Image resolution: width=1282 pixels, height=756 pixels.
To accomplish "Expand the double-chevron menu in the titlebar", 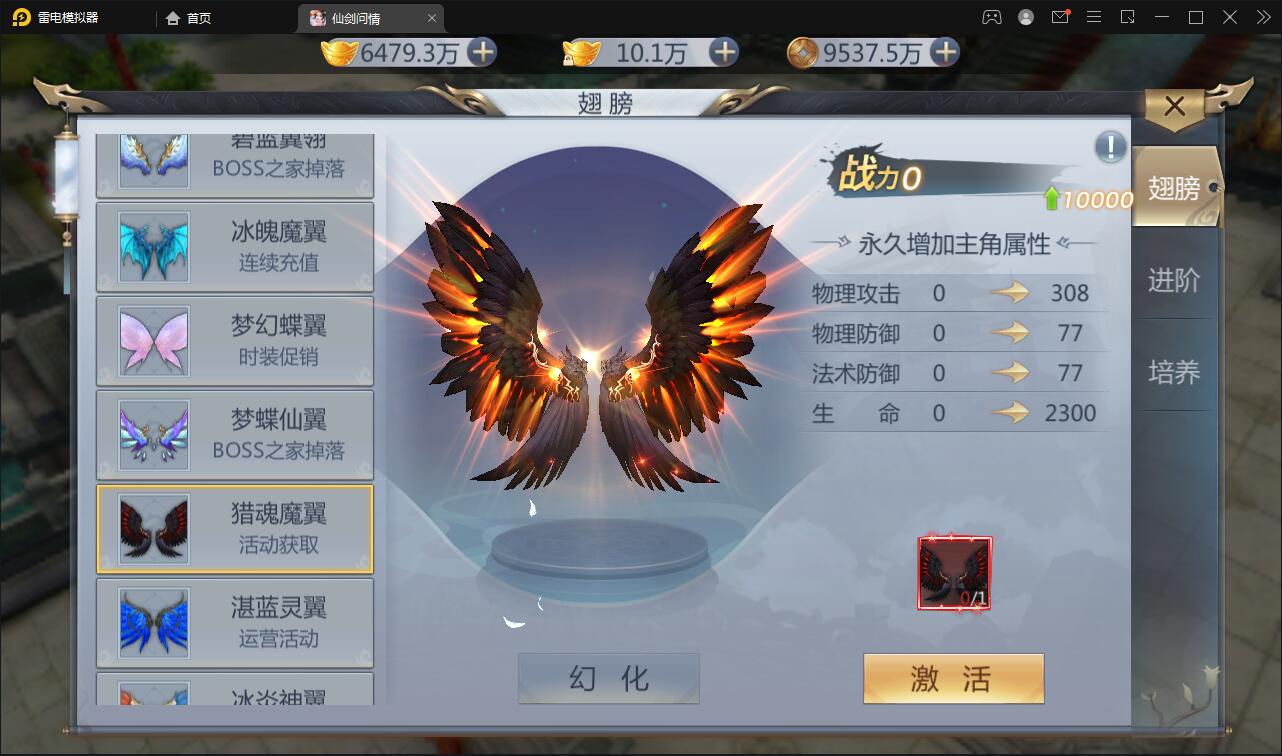I will (x=1262, y=17).
